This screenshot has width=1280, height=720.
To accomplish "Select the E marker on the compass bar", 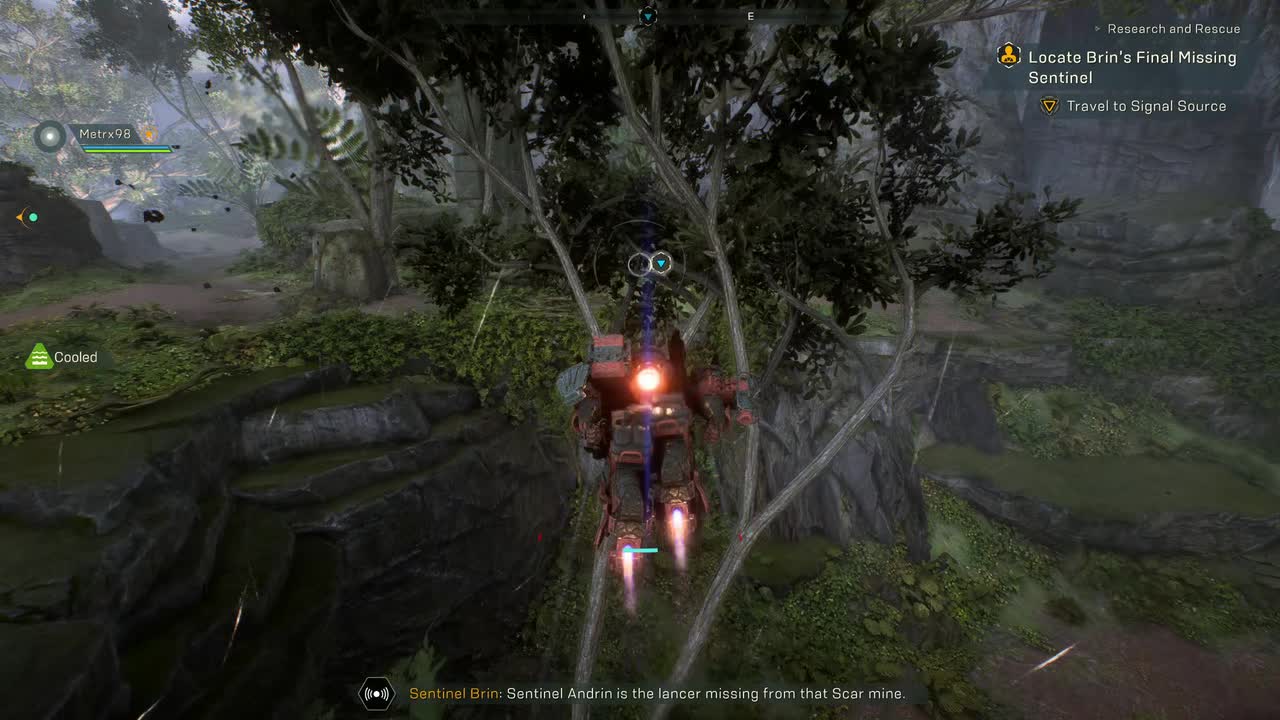I will (750, 16).
